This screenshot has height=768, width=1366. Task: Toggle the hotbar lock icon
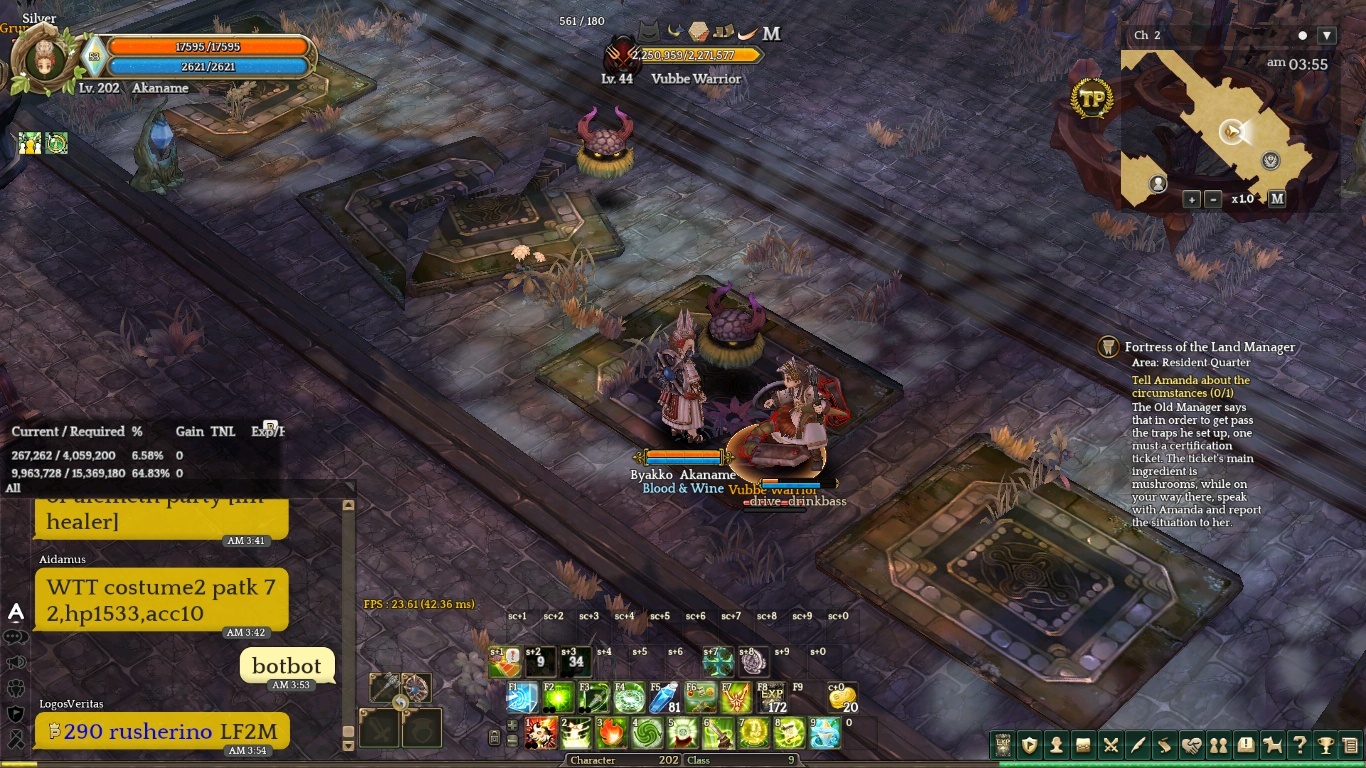tap(494, 738)
